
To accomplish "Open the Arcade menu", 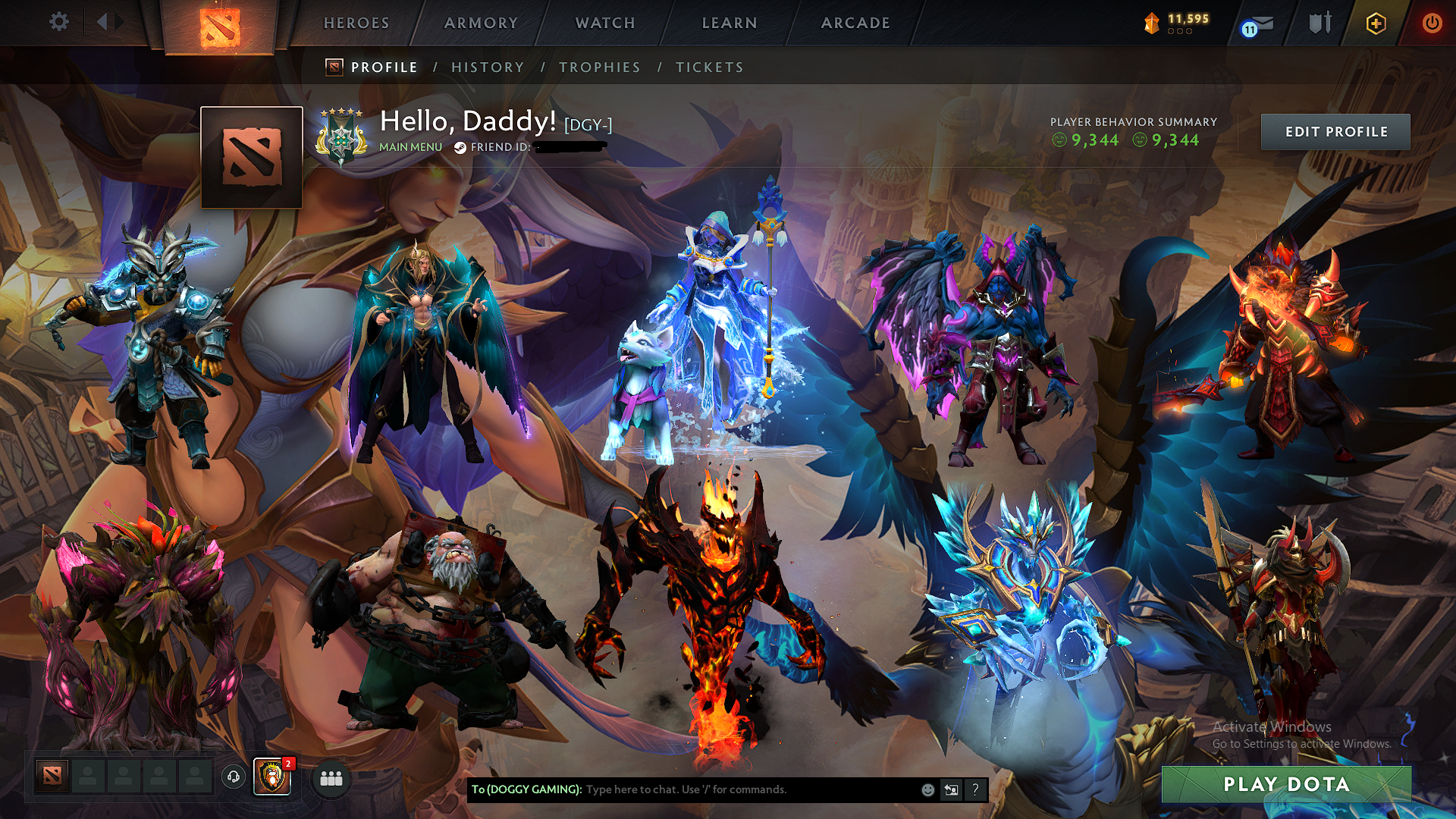I will (855, 23).
